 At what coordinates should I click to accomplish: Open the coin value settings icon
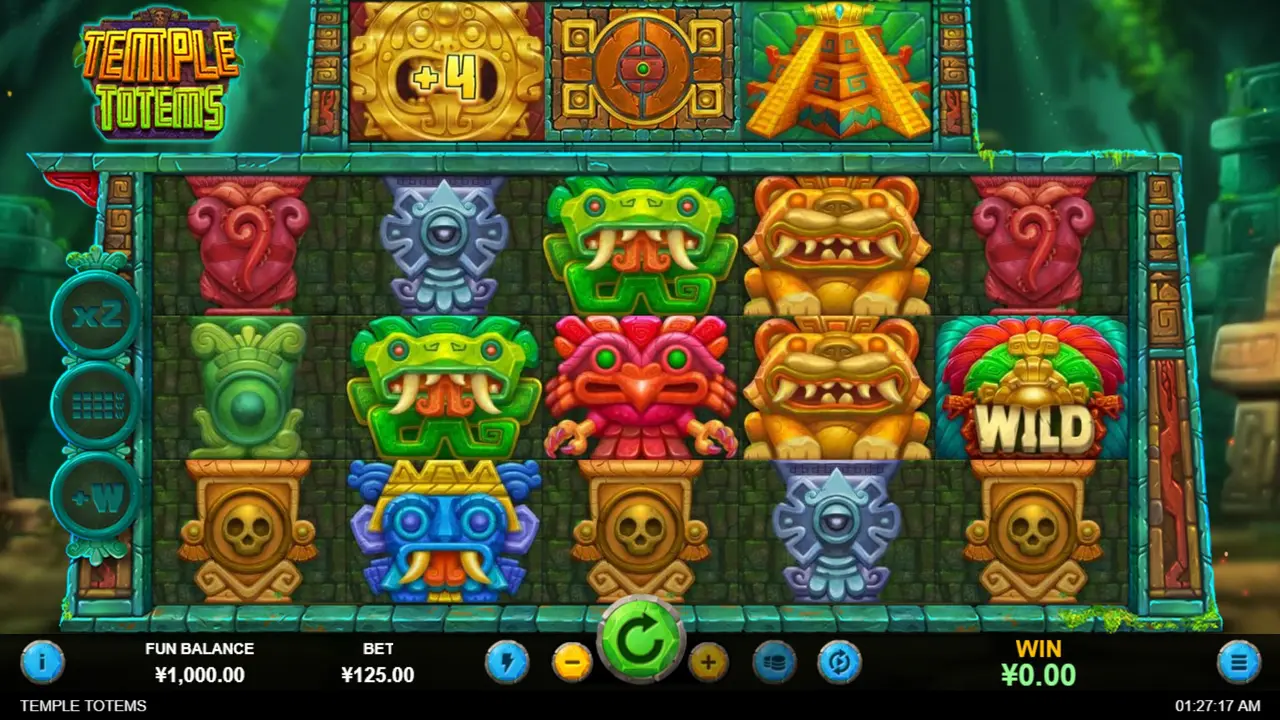click(x=776, y=661)
